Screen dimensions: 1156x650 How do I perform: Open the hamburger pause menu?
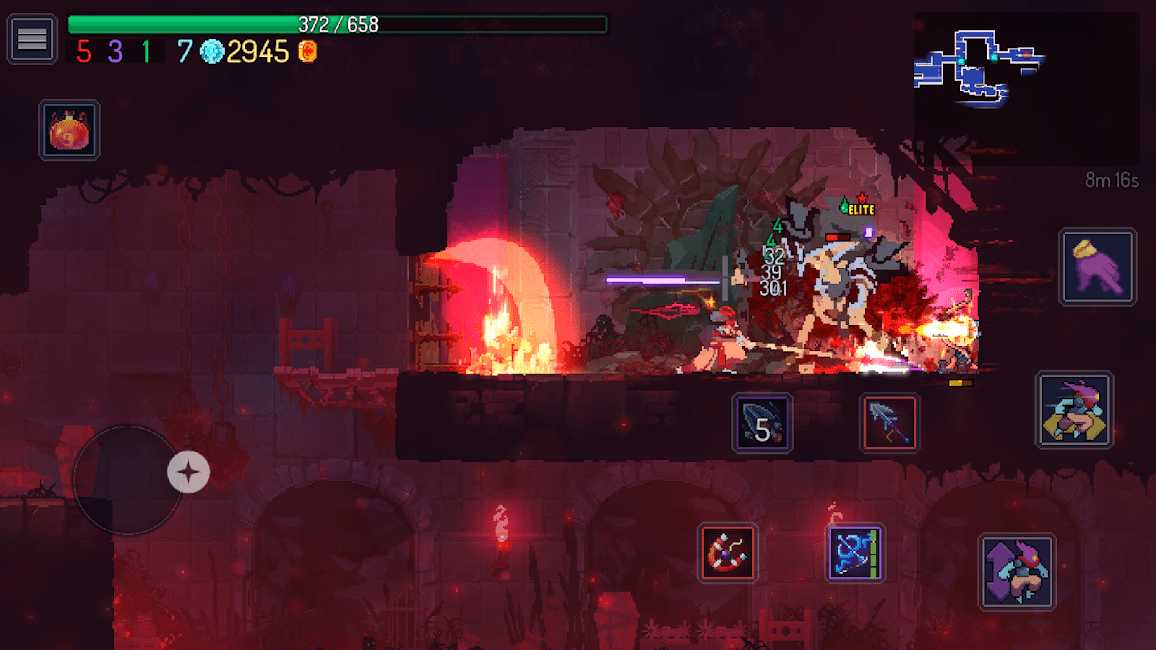click(x=32, y=39)
